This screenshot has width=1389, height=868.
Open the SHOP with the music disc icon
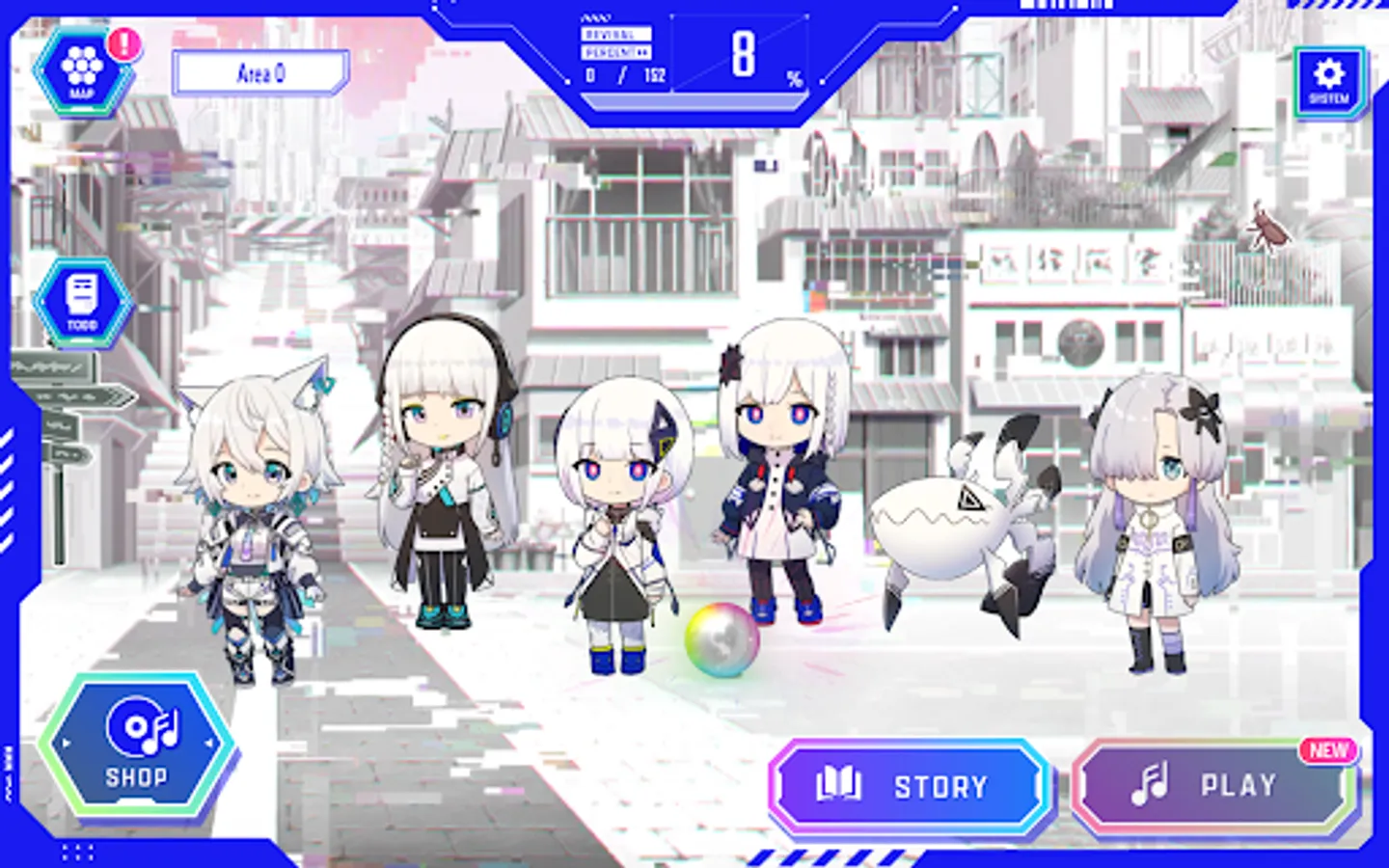tap(138, 743)
